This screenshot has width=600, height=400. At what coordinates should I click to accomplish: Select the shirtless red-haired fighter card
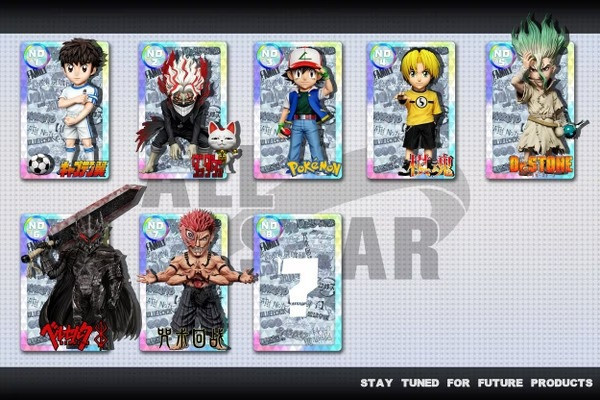(x=183, y=282)
